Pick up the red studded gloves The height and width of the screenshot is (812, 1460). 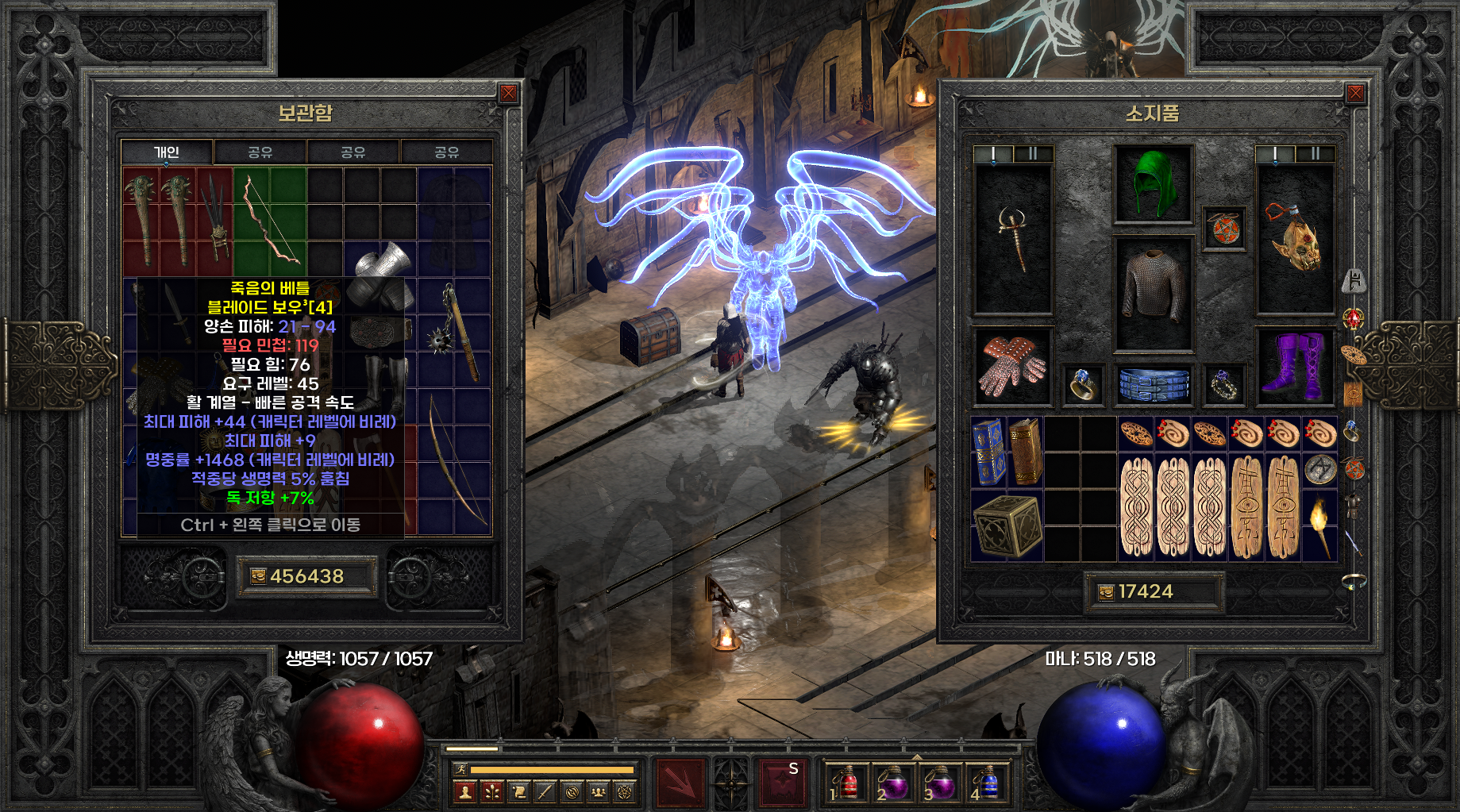coord(1011,366)
